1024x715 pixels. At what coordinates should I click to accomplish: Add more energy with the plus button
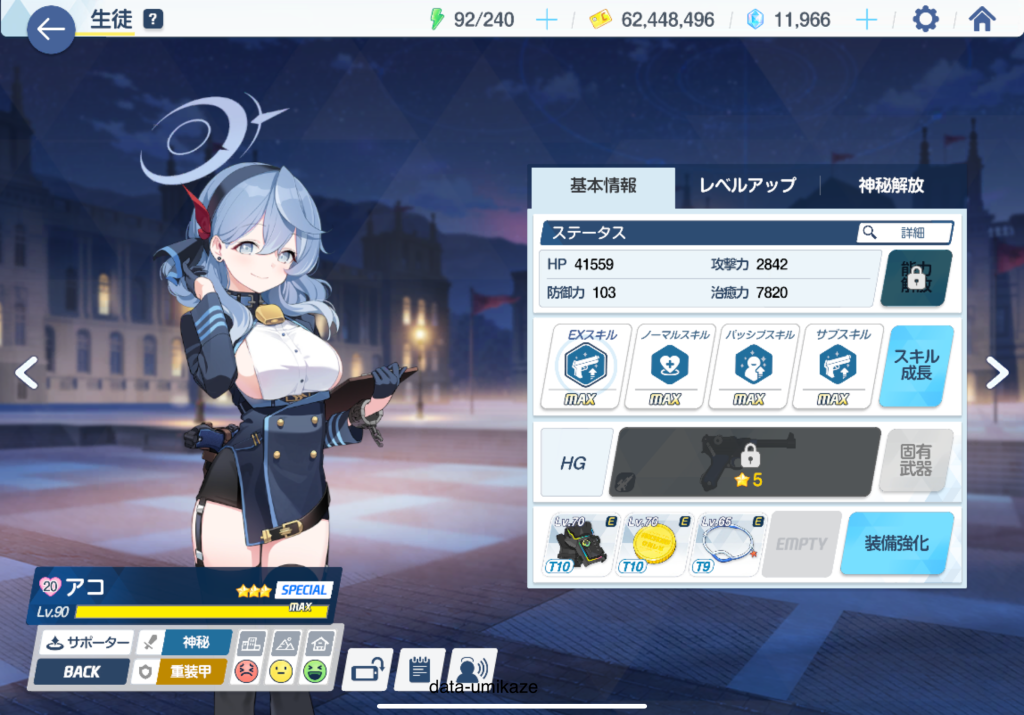546,20
